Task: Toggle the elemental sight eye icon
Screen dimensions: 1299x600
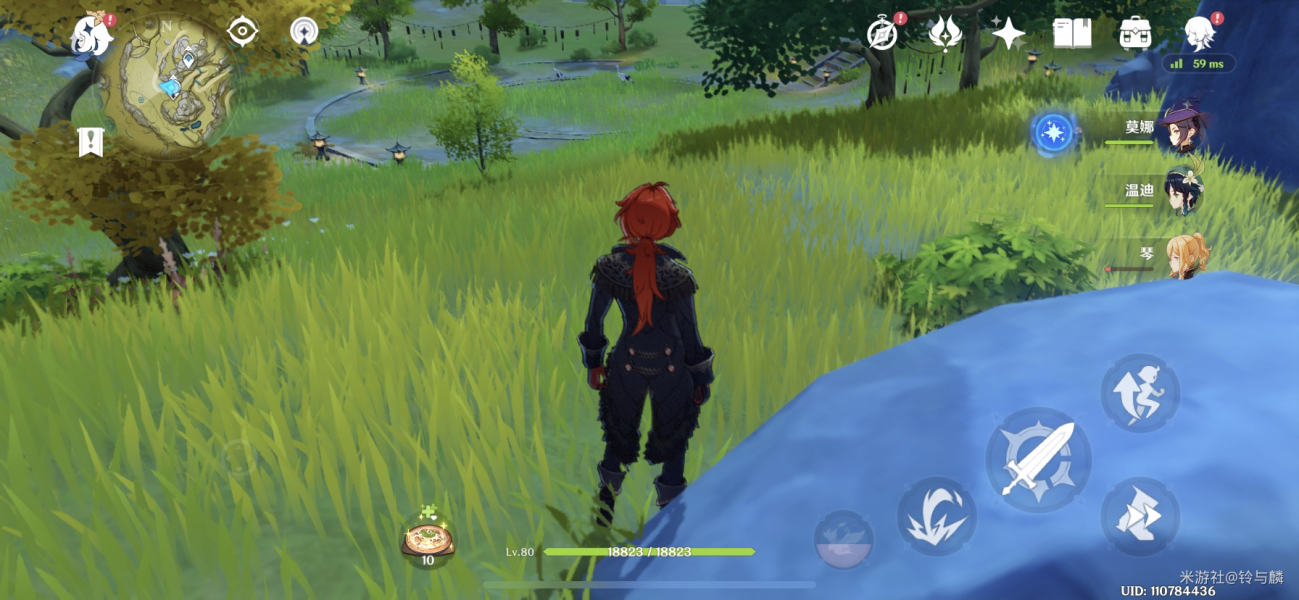Action: click(243, 32)
